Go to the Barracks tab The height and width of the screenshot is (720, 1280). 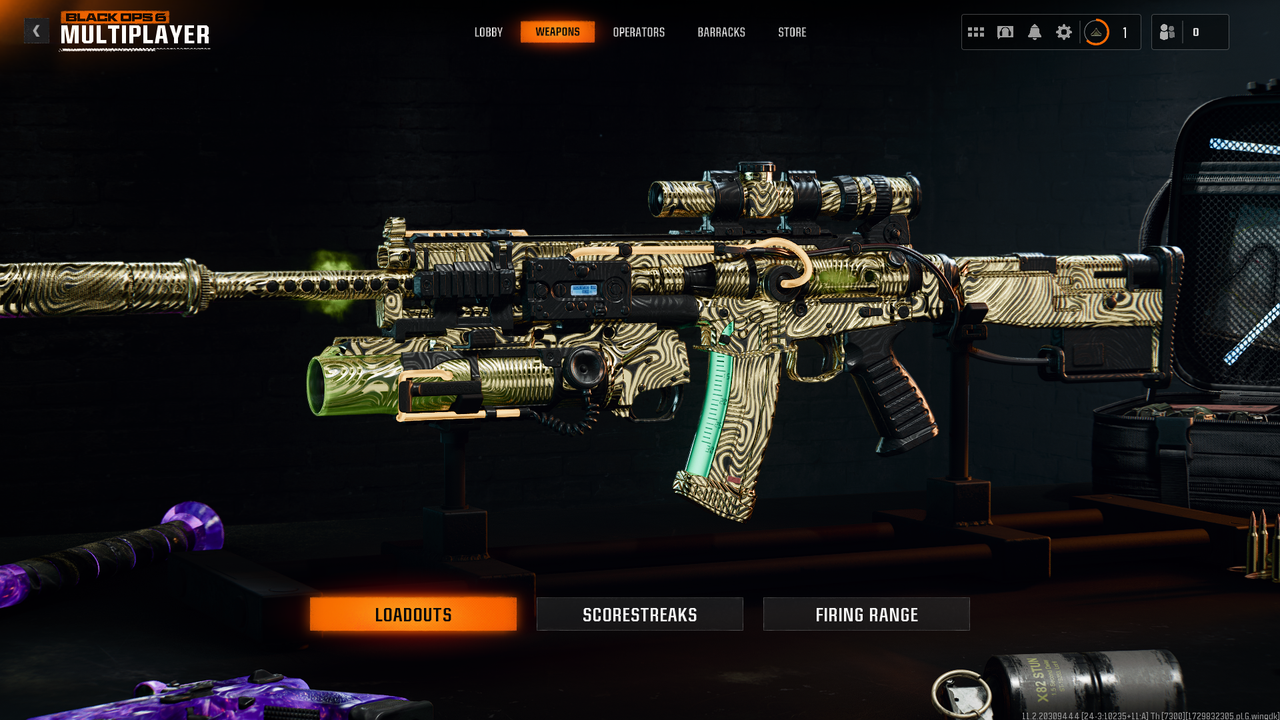pyautogui.click(x=721, y=32)
